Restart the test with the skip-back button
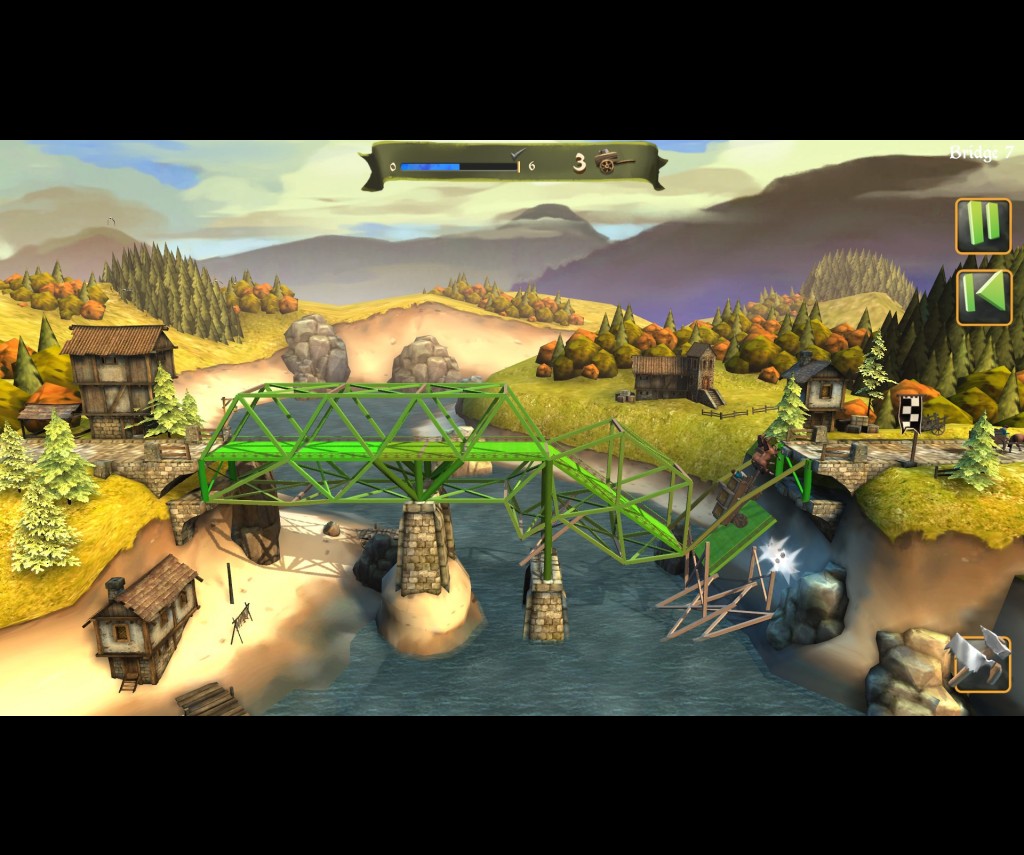 coord(984,297)
